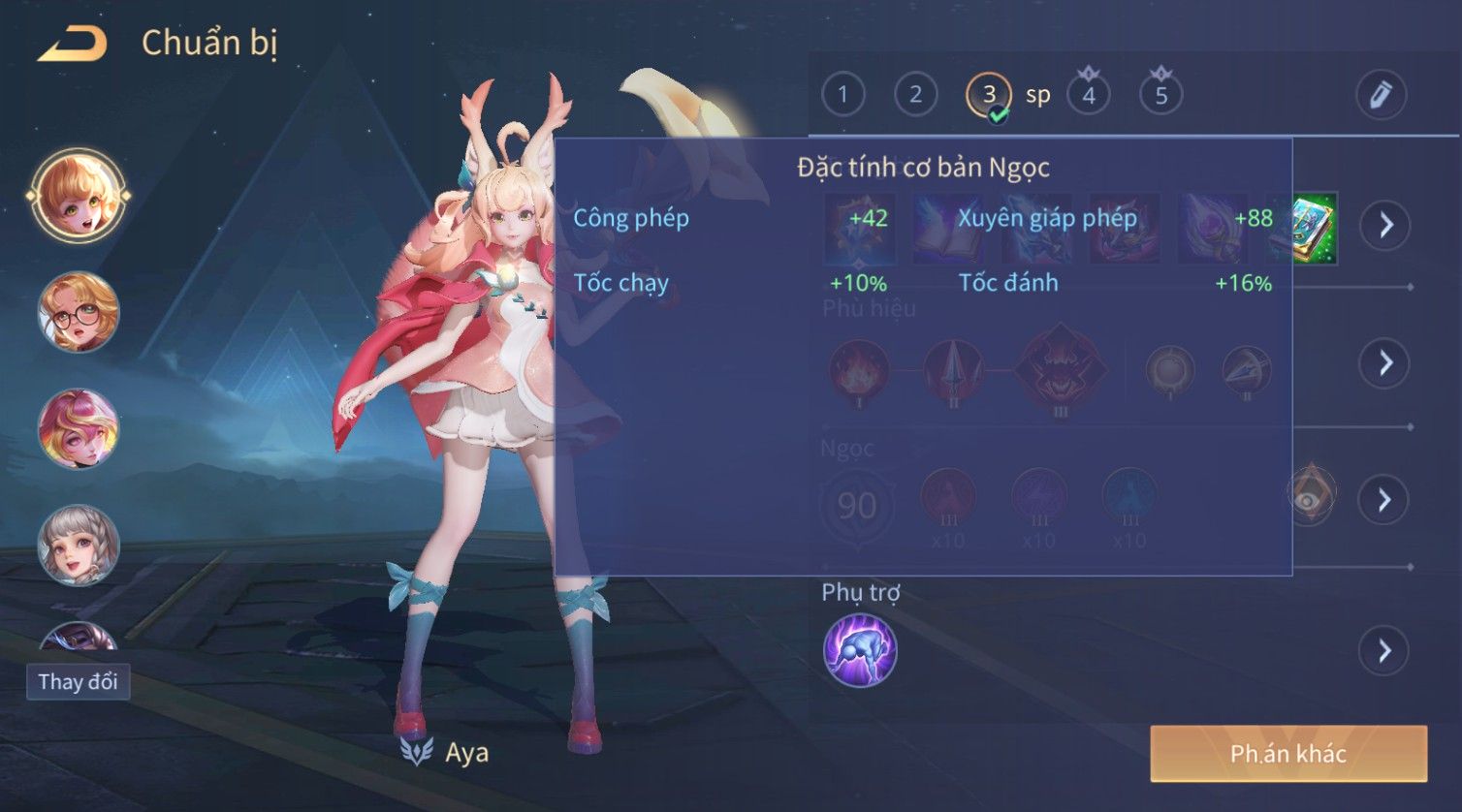Choose the pink-haired hero portrait
This screenshot has height=812, width=1462.
(79, 428)
